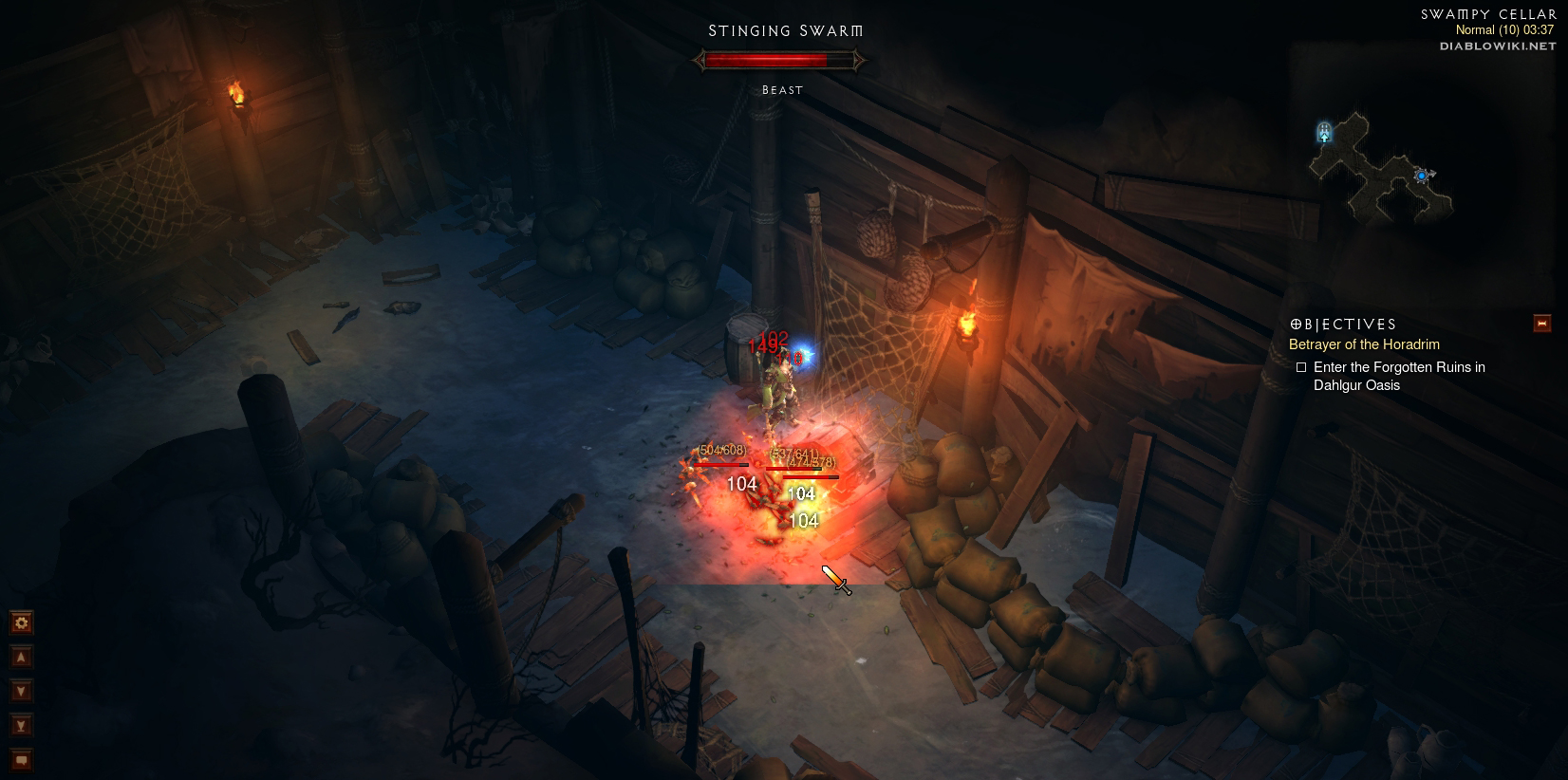This screenshot has width=1568, height=780.
Task: Open the gear settings button
Action: (21, 622)
